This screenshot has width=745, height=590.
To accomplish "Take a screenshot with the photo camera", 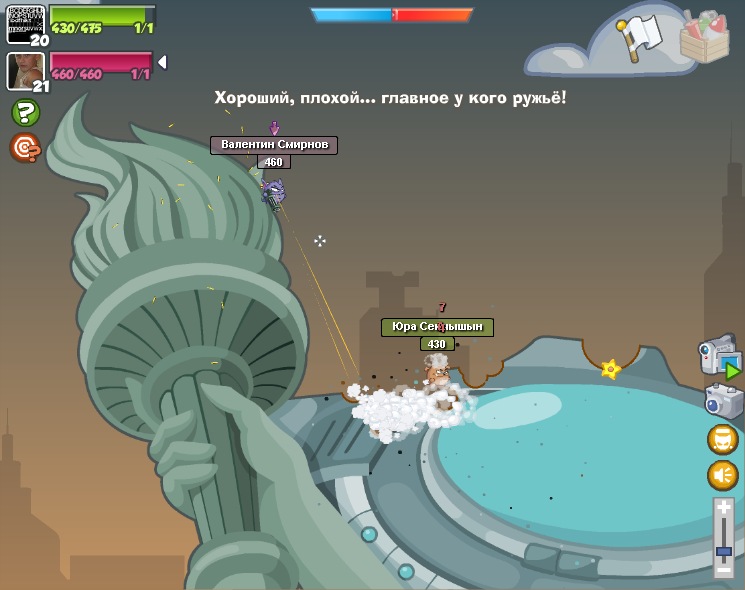I will [723, 401].
